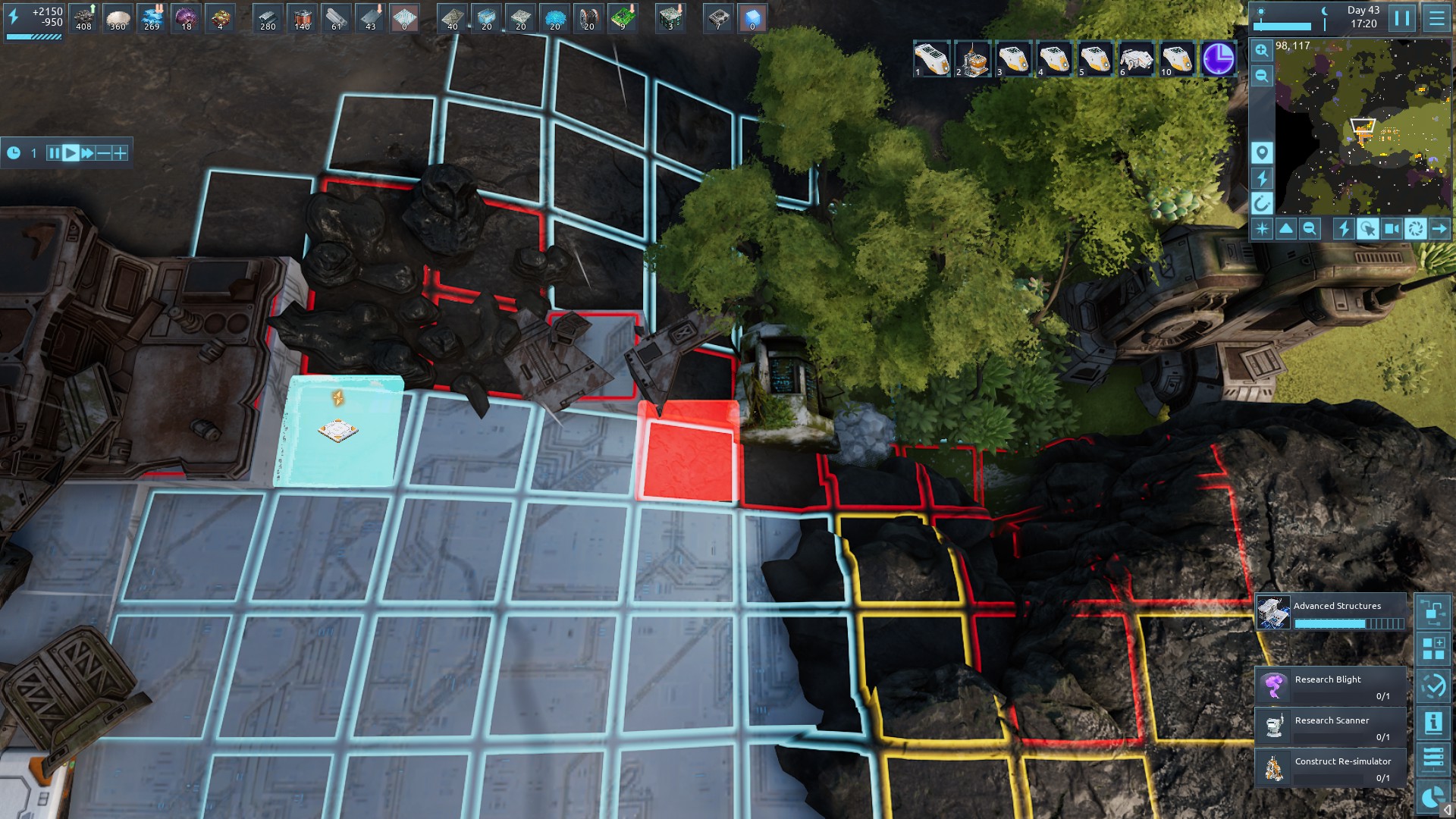This screenshot has width=1456, height=819.
Task: Select the Research Blight objective
Action: coord(1331,686)
